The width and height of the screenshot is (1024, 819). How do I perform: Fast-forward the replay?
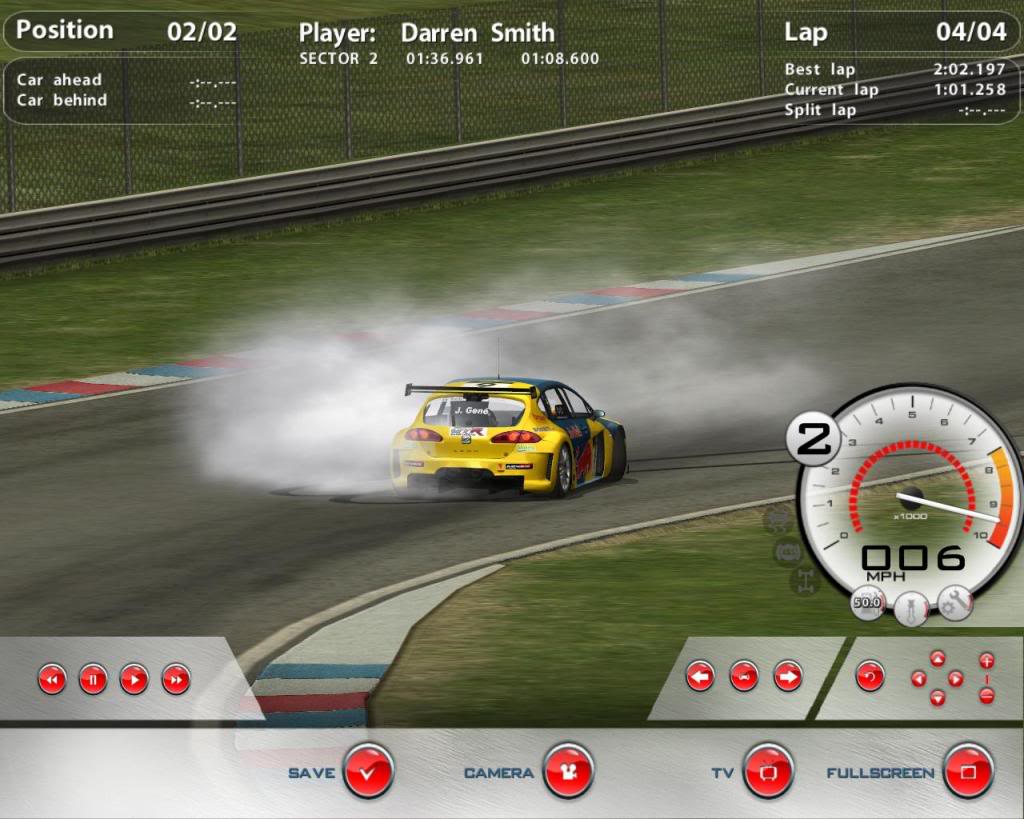[176, 679]
